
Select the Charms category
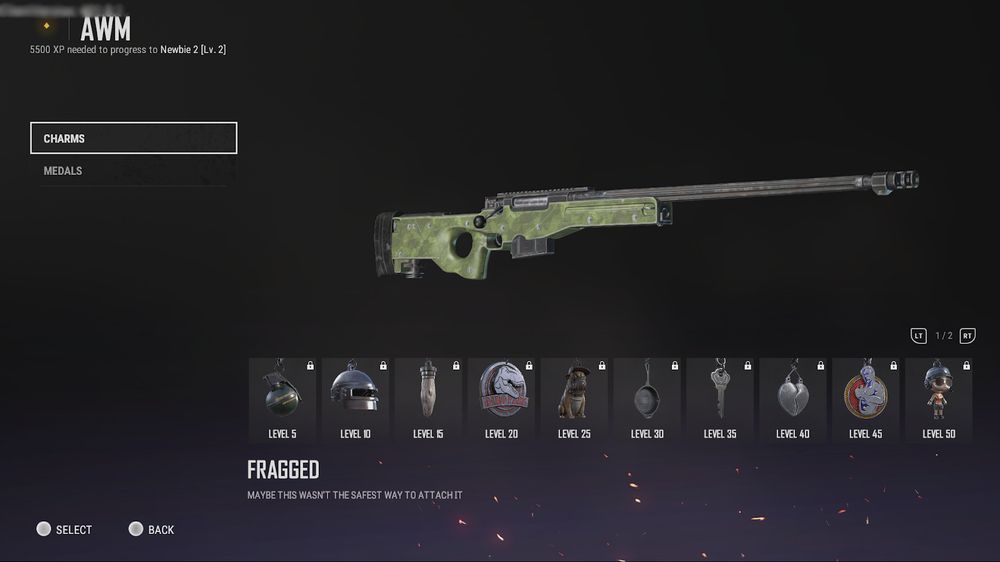tap(133, 138)
